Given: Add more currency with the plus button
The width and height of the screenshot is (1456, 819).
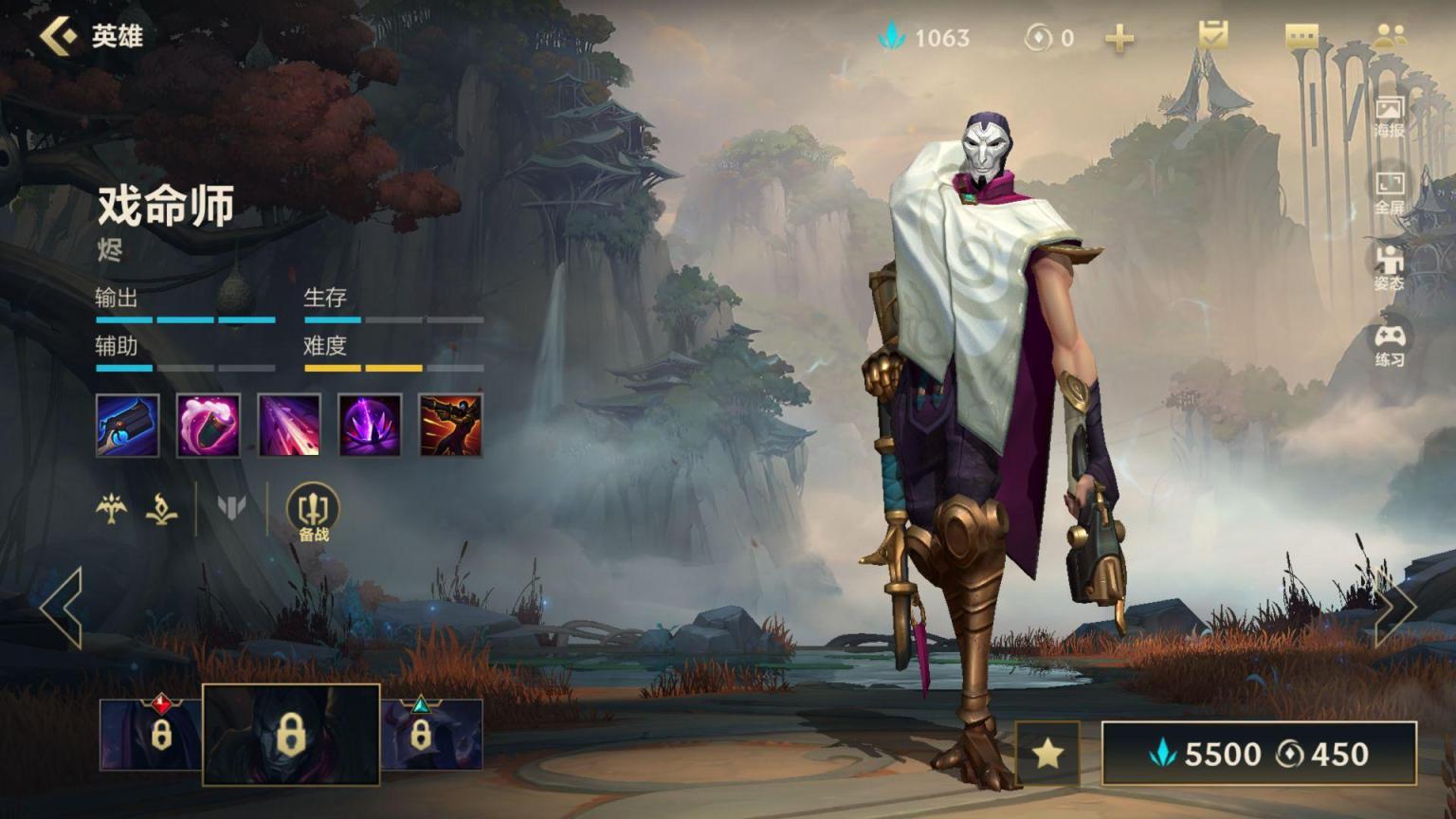Looking at the screenshot, I should 1119,38.
